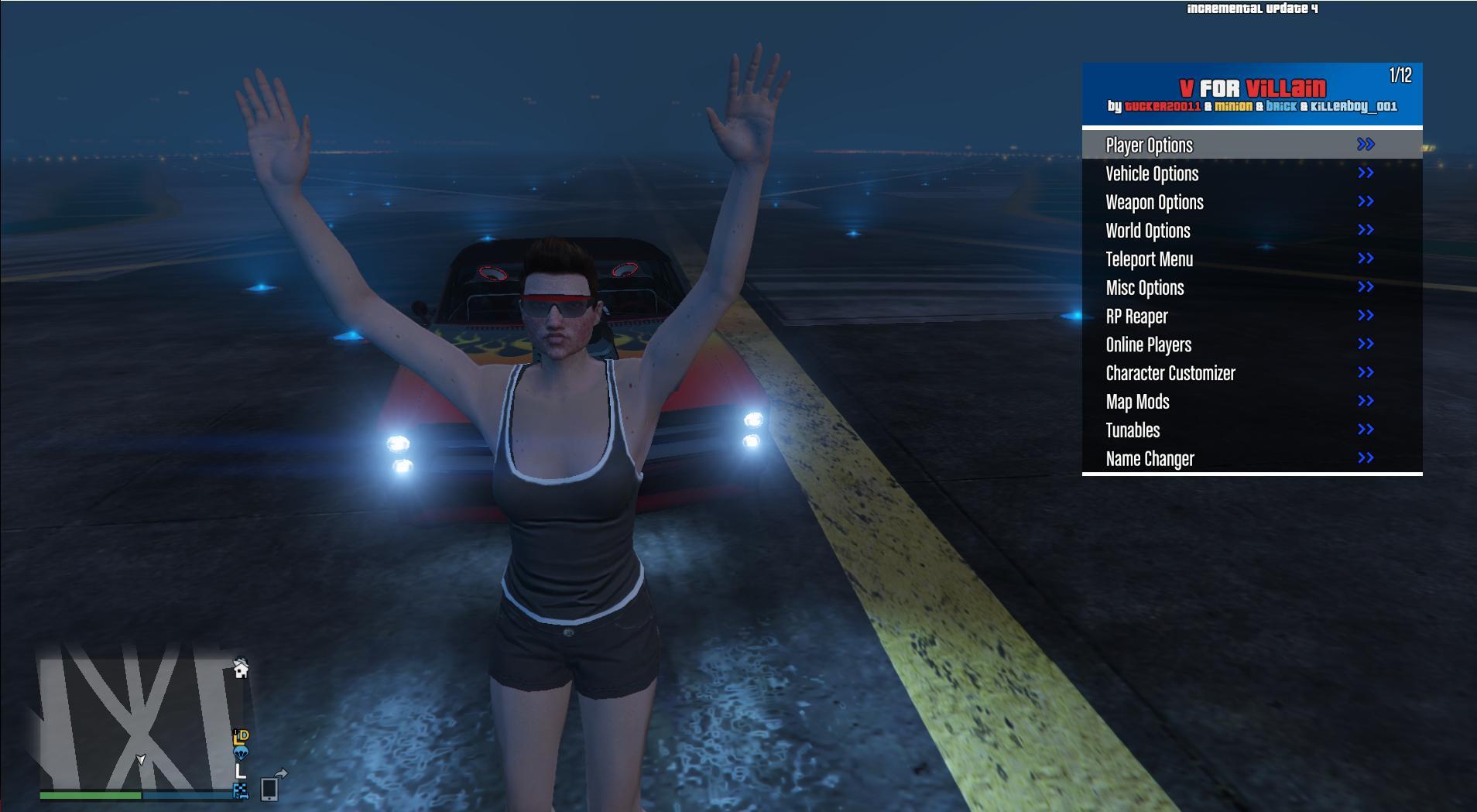This screenshot has height=812, width=1477.
Task: Select Vehicle Options in the mod menu
Action: coord(1152,174)
